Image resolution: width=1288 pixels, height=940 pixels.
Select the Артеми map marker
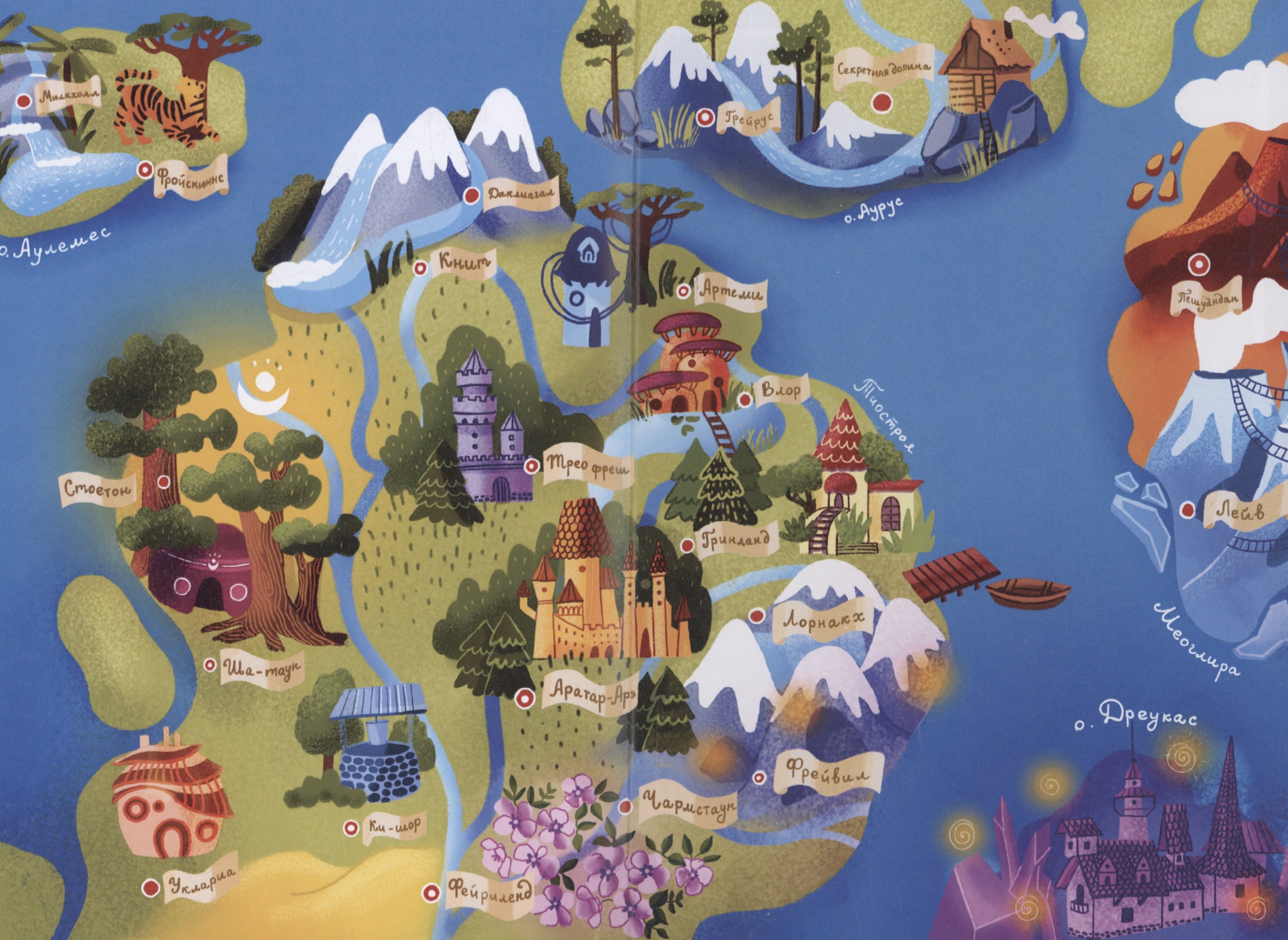683,291
